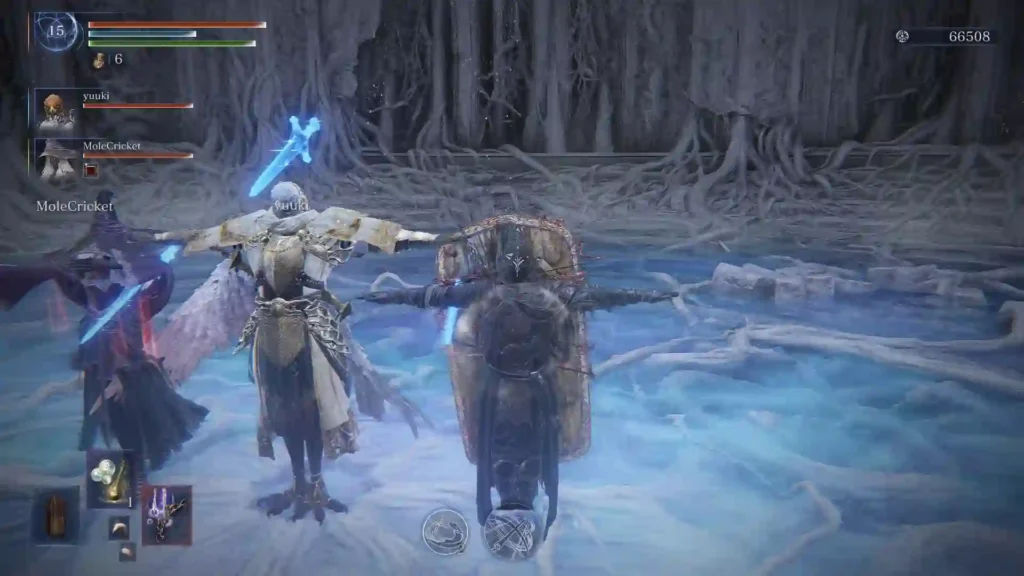Click the red status icon under MoleCricket
This screenshot has height=576, width=1024.
coord(91,170)
